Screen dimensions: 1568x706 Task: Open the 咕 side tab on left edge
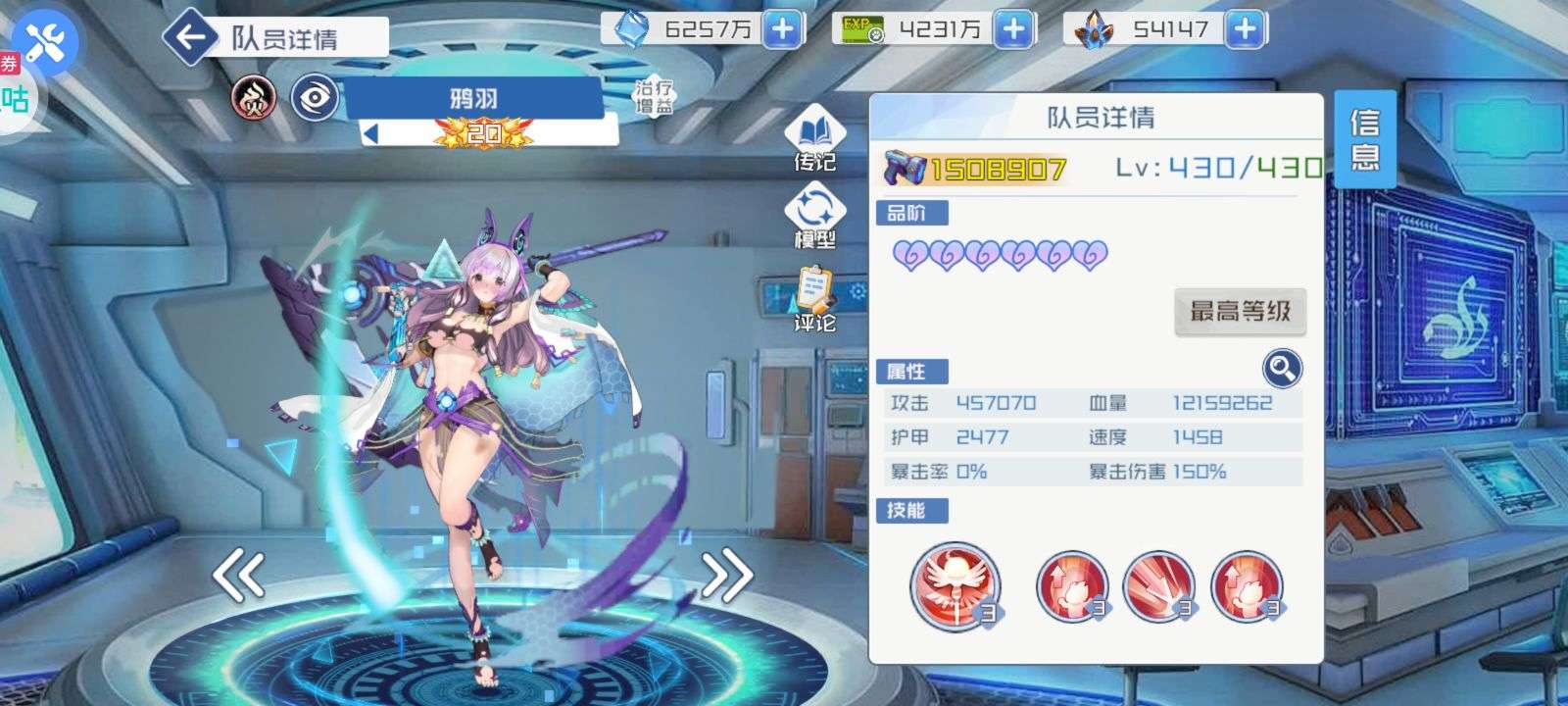point(14,97)
